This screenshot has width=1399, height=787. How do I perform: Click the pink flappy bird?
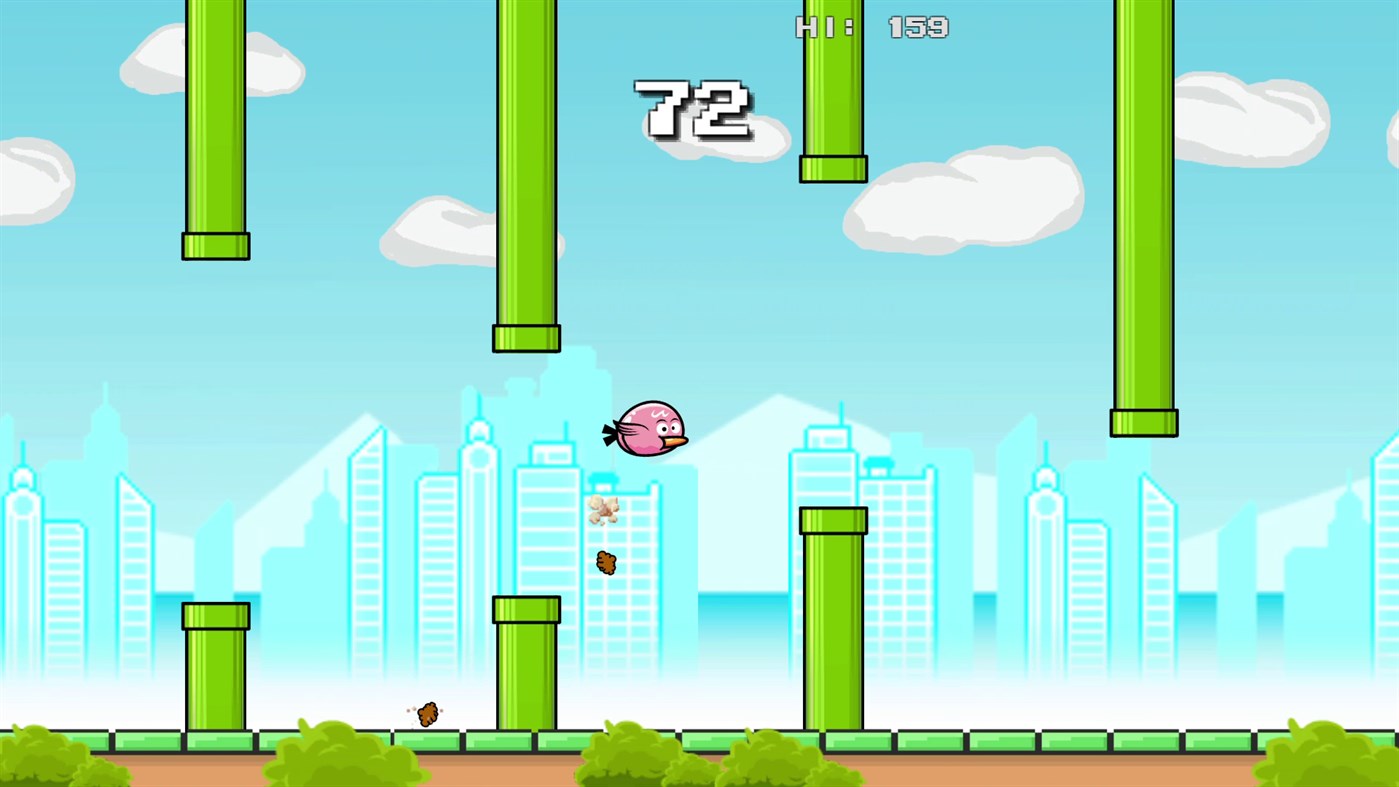(x=648, y=428)
